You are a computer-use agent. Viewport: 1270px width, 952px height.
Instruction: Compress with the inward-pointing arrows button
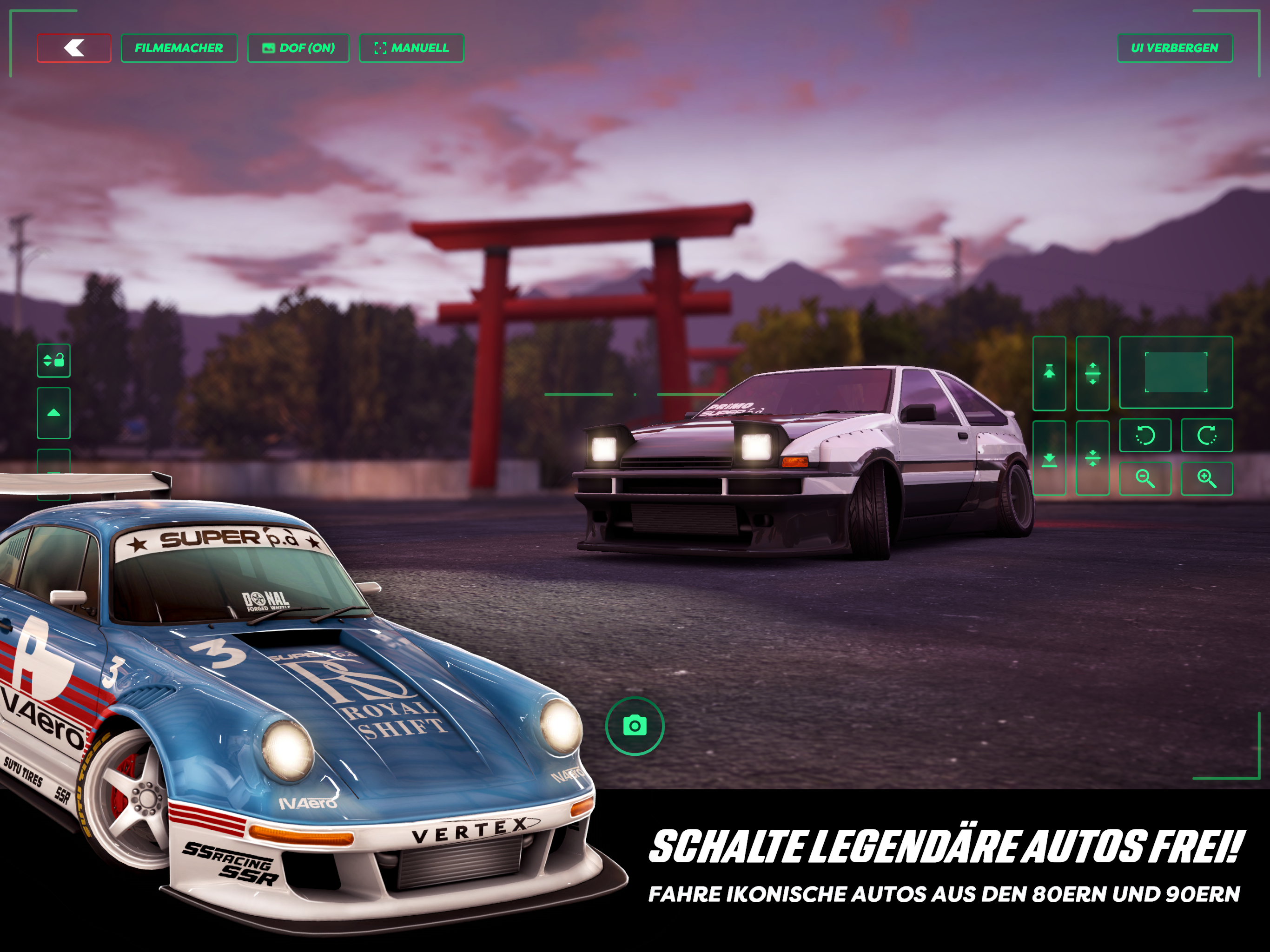pos(1092,458)
